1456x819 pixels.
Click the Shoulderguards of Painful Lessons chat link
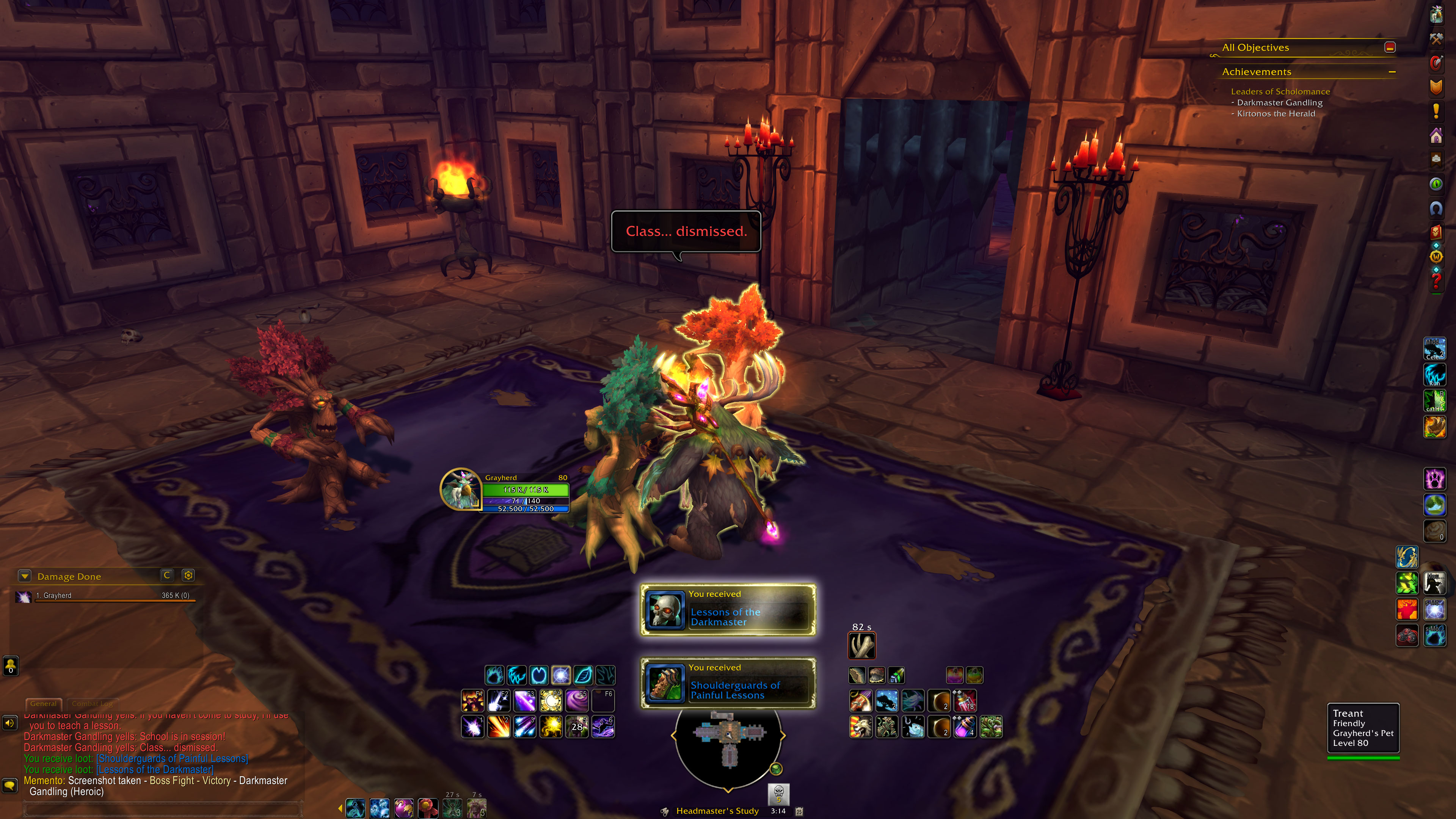click(172, 758)
